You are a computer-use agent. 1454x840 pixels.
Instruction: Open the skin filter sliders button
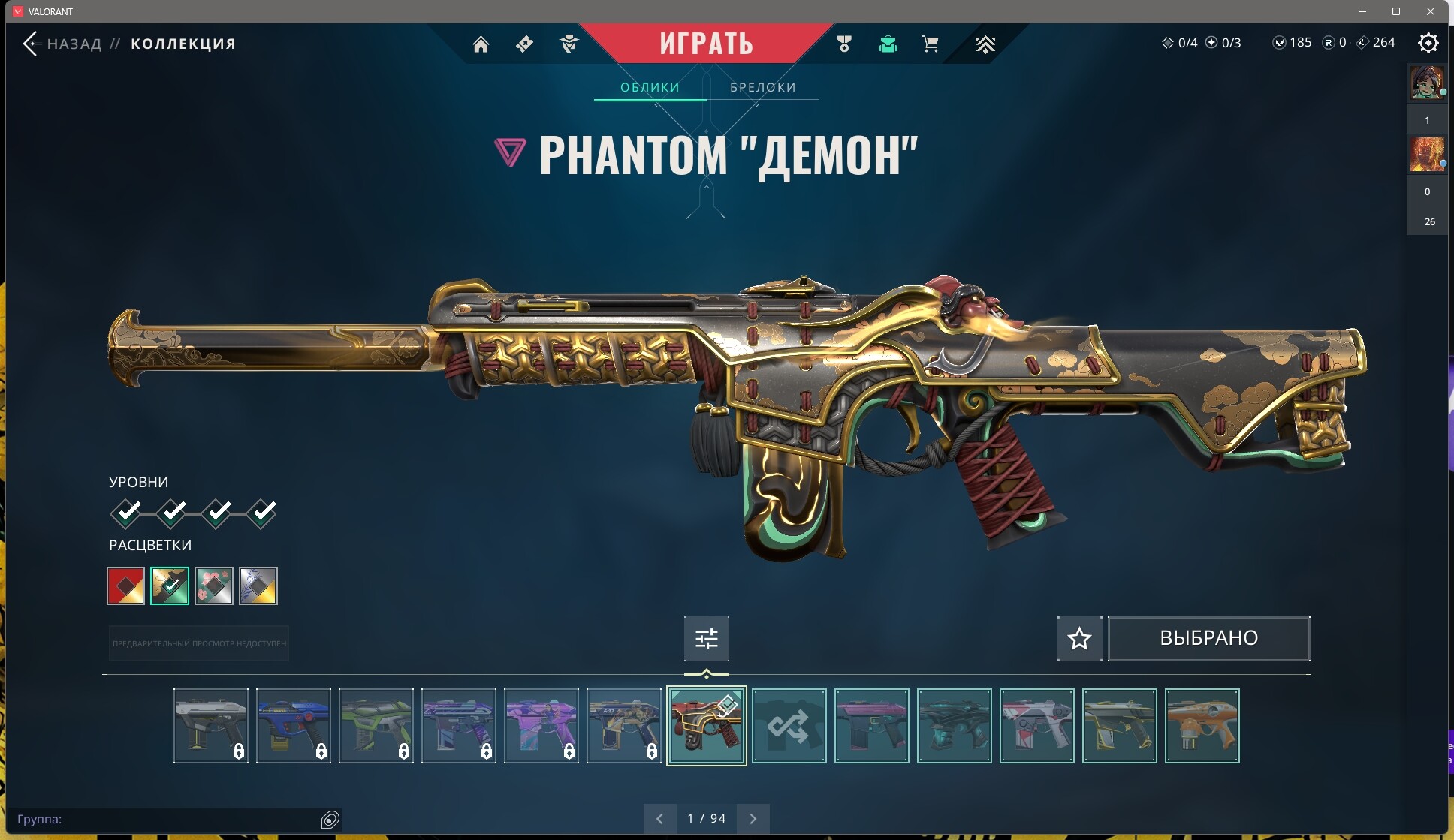coord(706,639)
